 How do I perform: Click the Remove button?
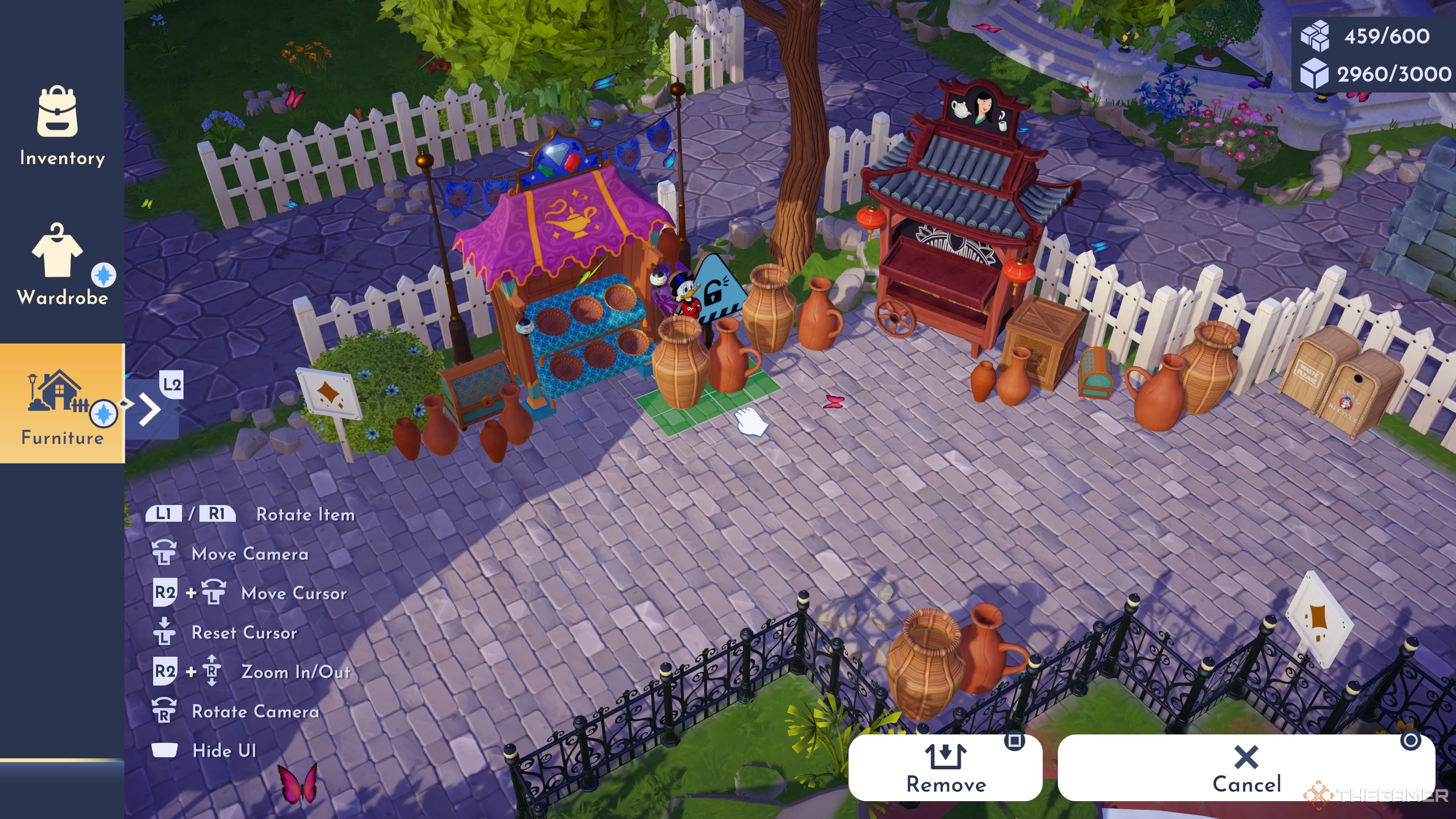(x=945, y=767)
